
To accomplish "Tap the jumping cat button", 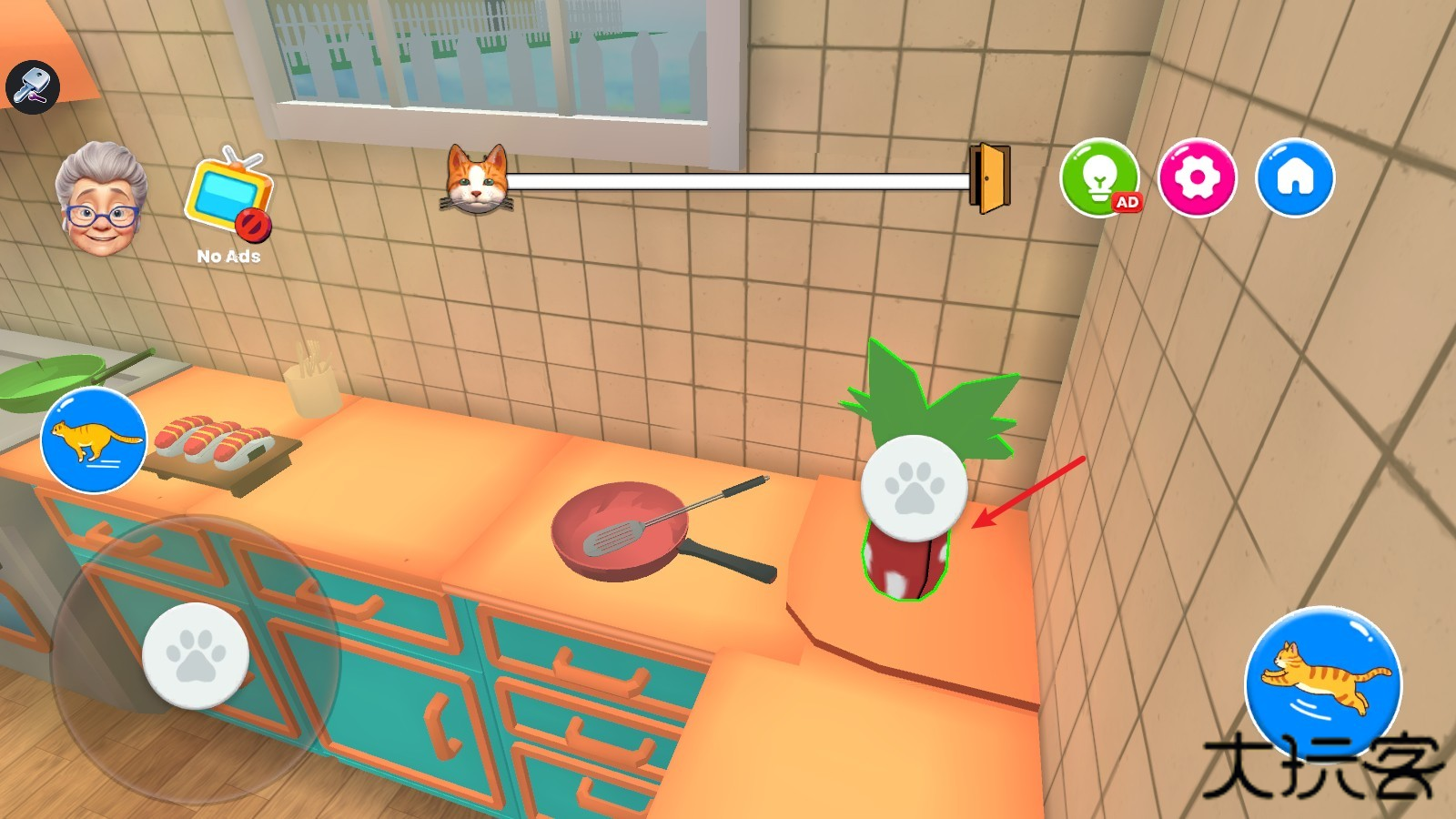I will click(x=1323, y=684).
